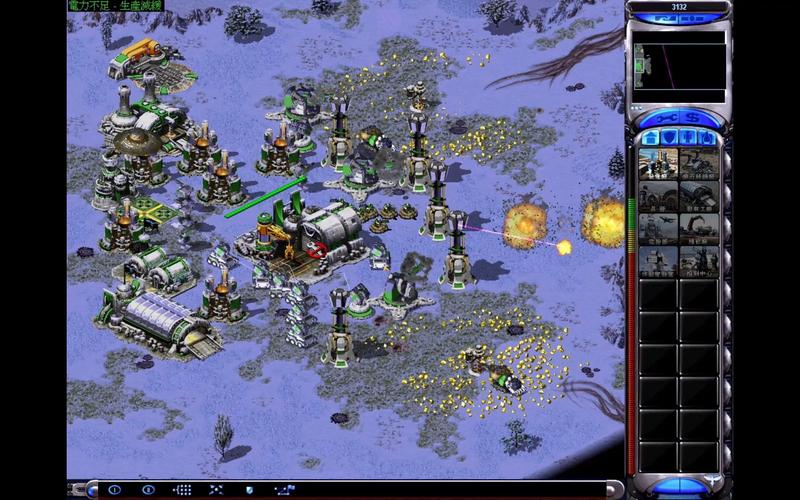
Task: Pick the crane service depot icon
Action: pyautogui.click(x=698, y=229)
